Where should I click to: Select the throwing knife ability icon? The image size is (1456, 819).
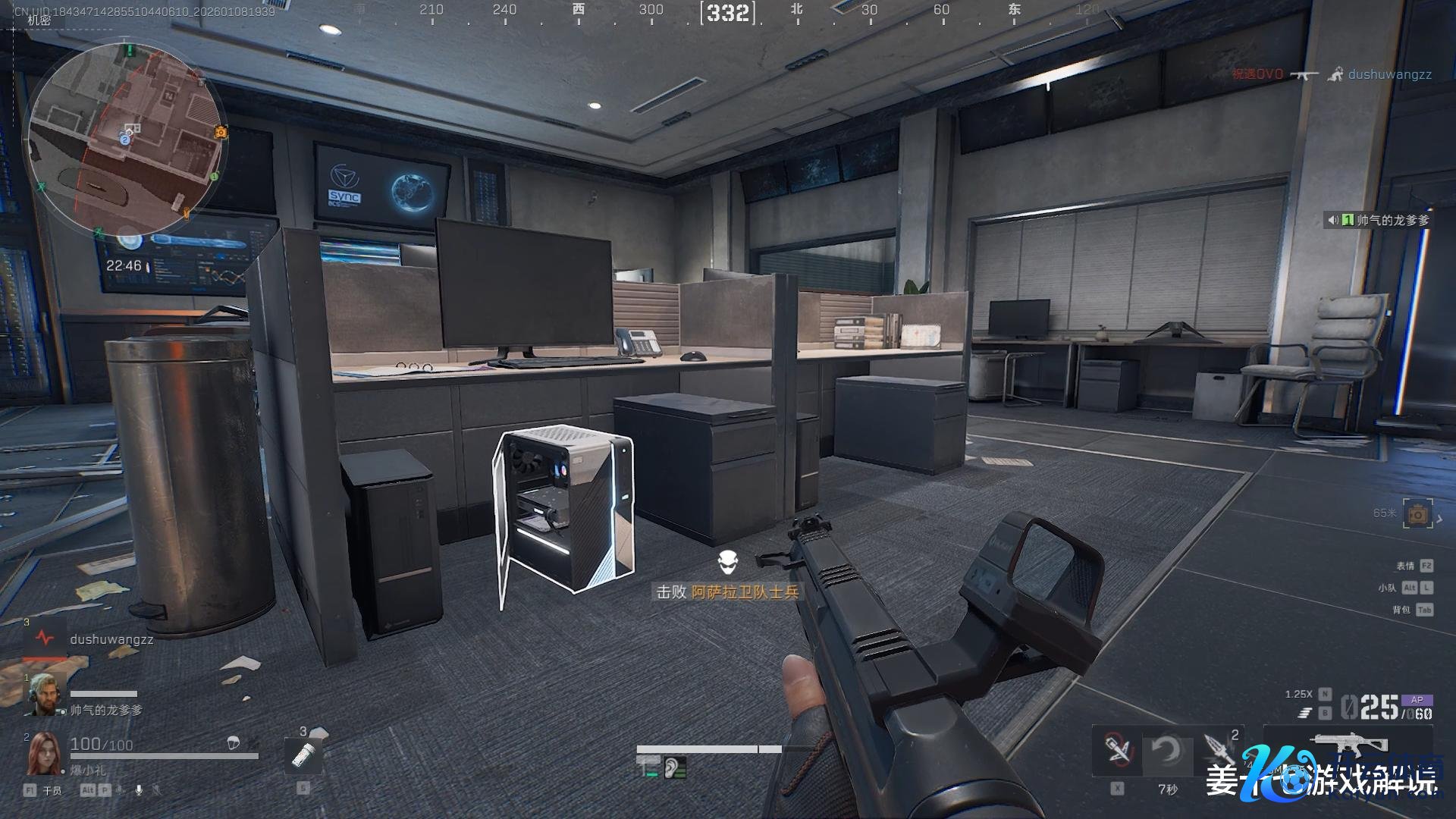coord(1219,750)
